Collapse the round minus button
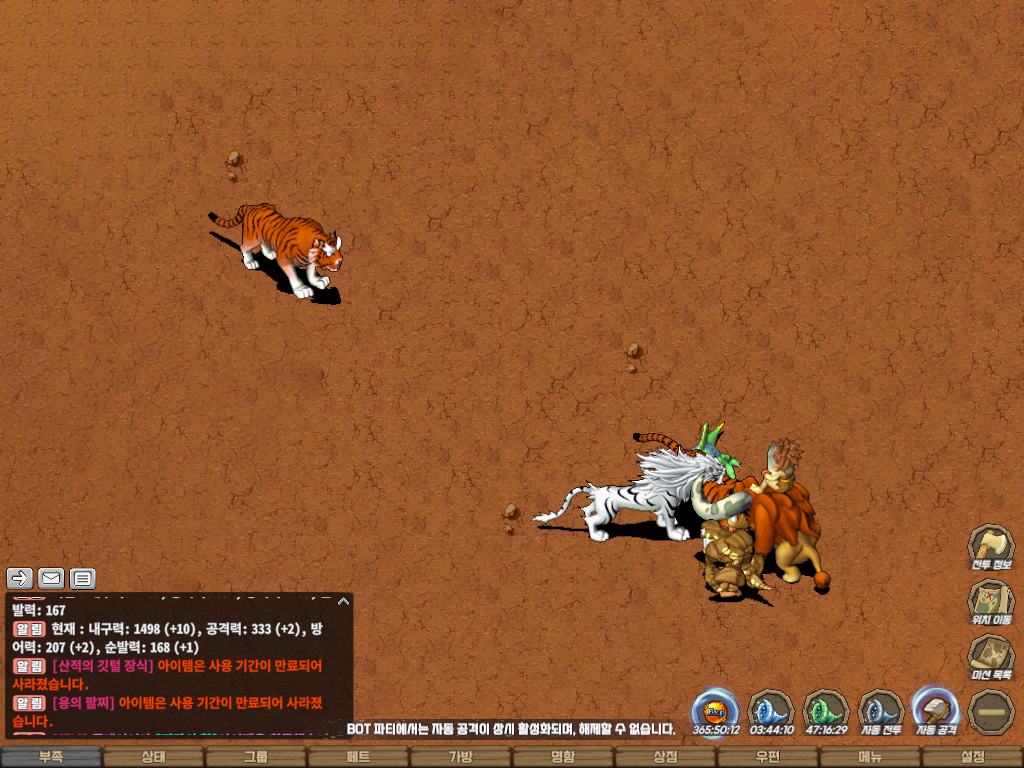Image resolution: width=1024 pixels, height=768 pixels. [x=990, y=712]
